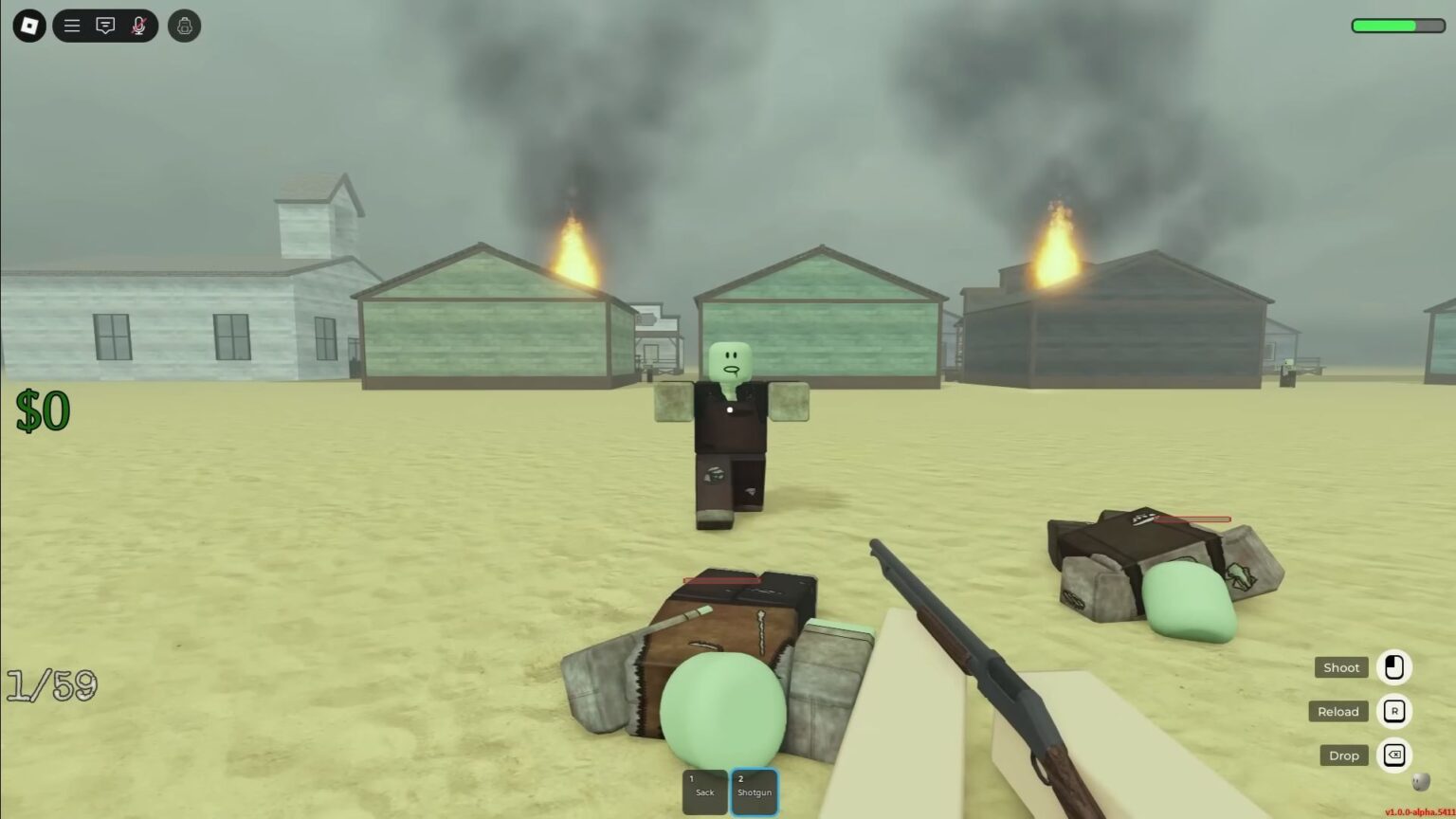Unmute the microphone
The image size is (1456, 819).
138,26
